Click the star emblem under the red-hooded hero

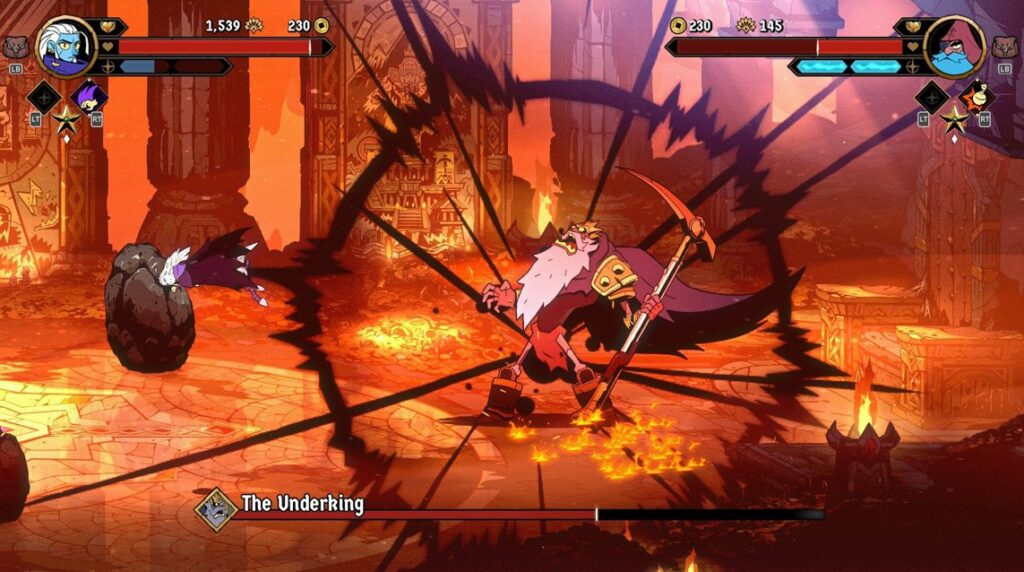click(954, 121)
